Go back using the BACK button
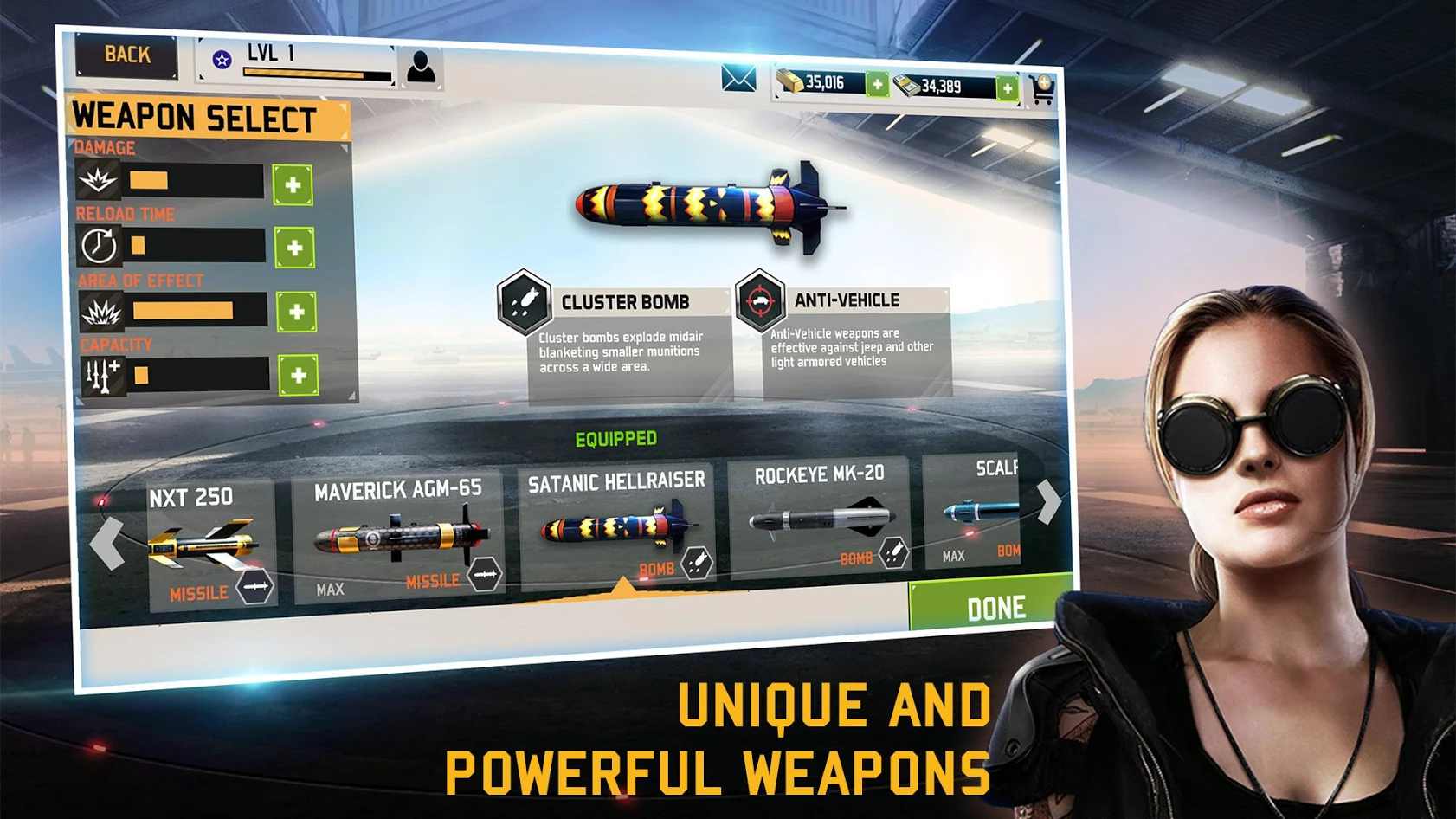 [x=126, y=55]
